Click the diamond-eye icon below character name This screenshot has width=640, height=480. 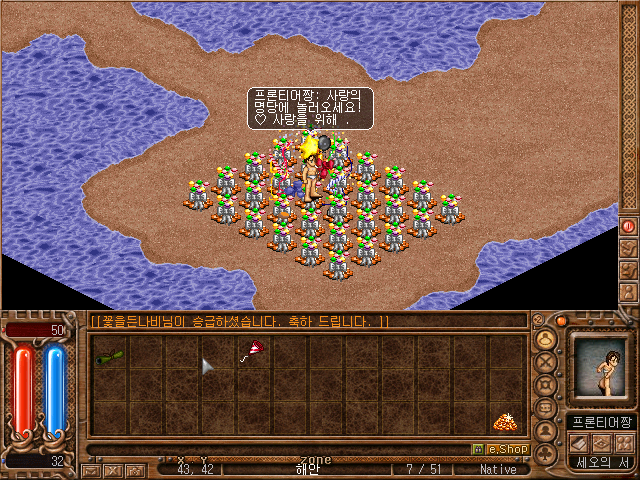[x=600, y=443]
